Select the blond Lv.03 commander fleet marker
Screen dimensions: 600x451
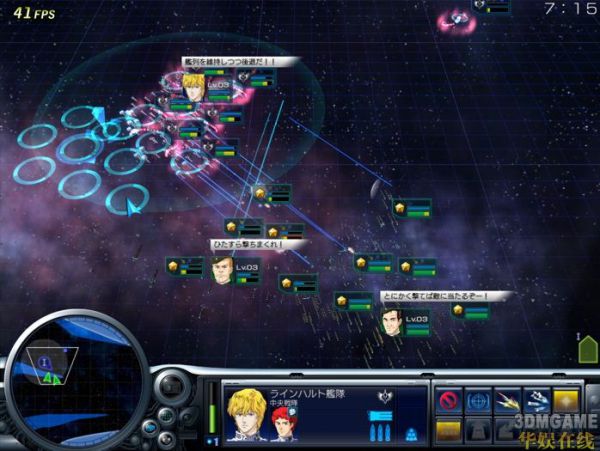tap(193, 87)
